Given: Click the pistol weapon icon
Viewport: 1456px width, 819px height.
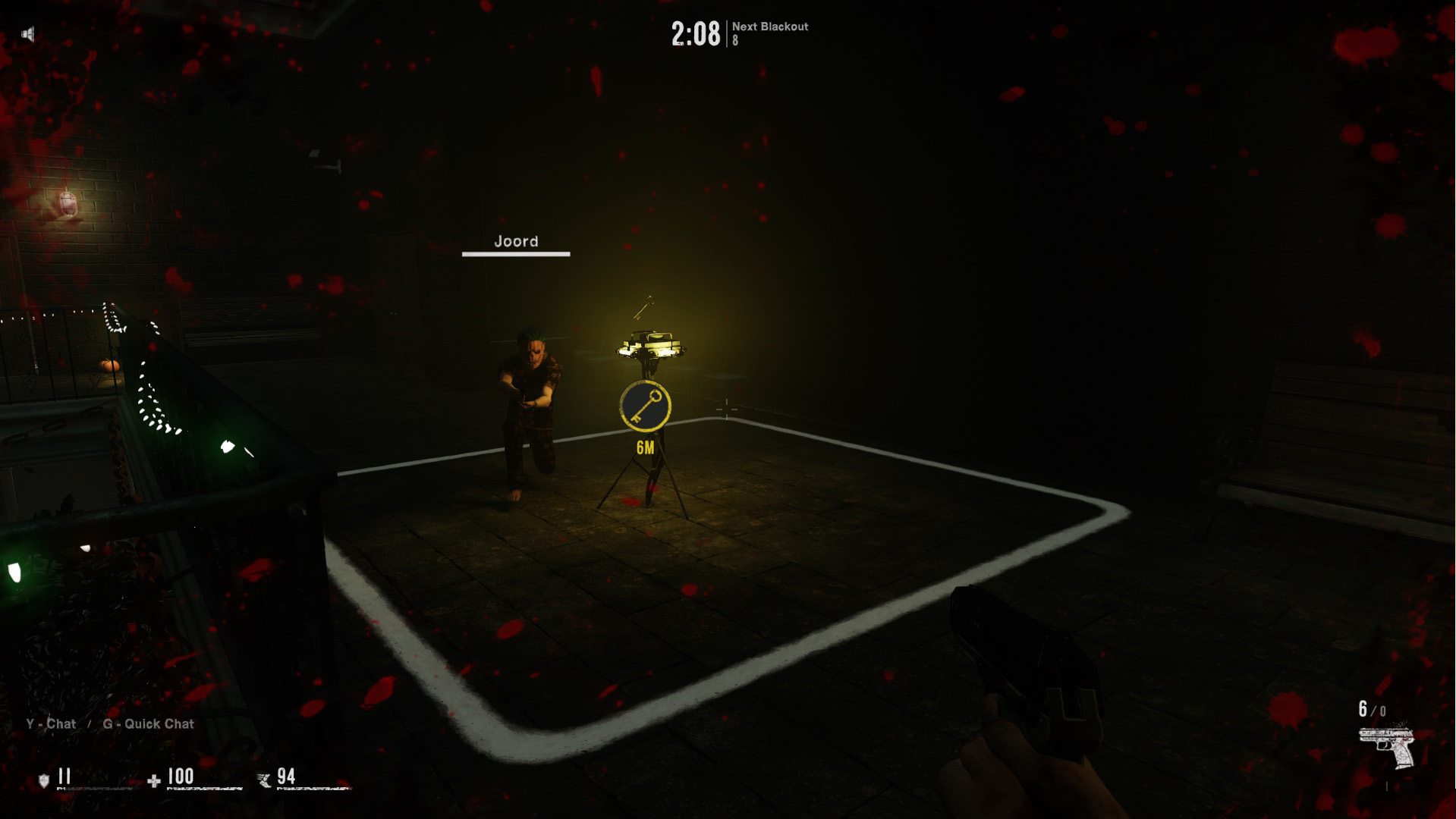Looking at the screenshot, I should [x=1386, y=747].
